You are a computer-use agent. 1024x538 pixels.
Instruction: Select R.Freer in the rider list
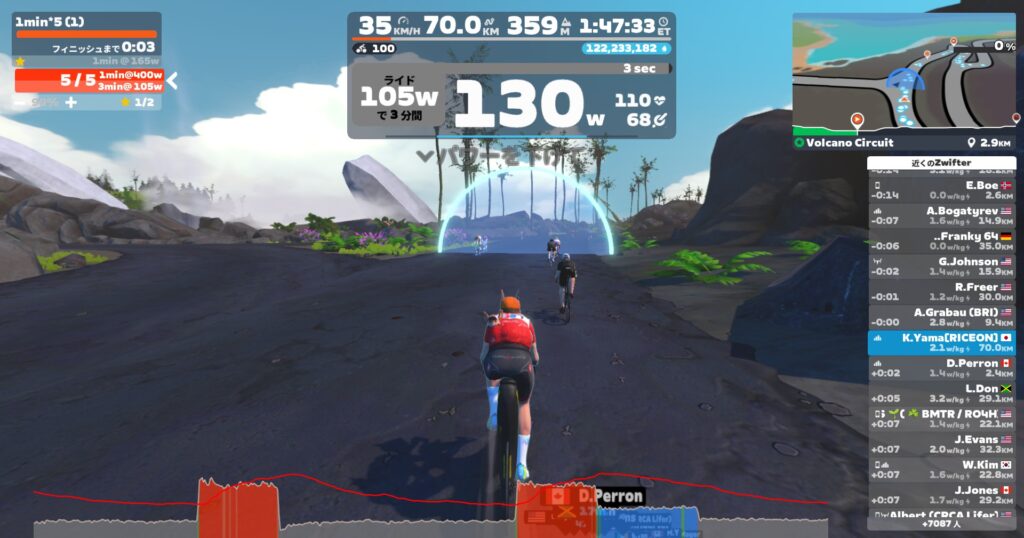coord(942,289)
